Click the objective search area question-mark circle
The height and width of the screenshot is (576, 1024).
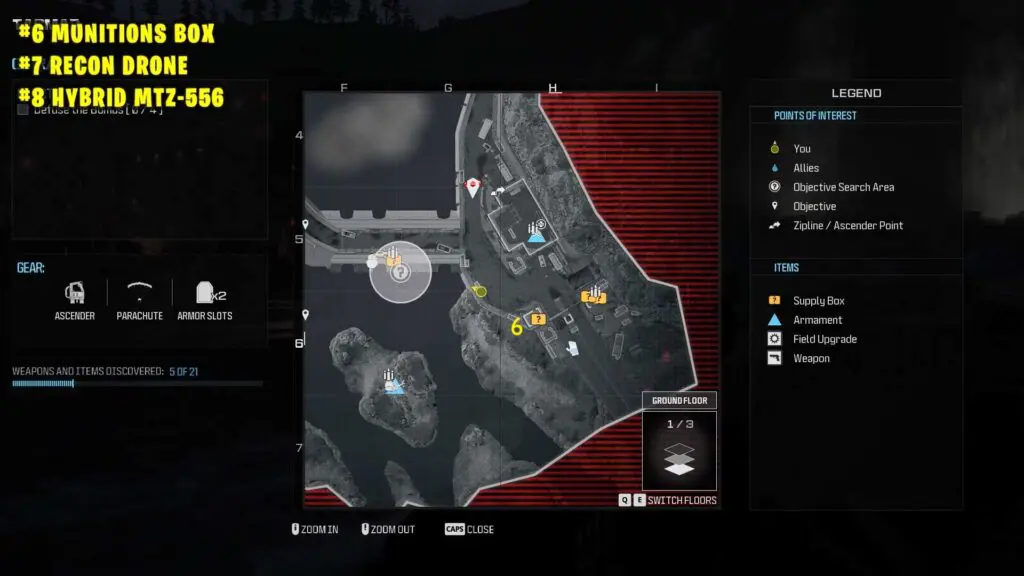400,271
